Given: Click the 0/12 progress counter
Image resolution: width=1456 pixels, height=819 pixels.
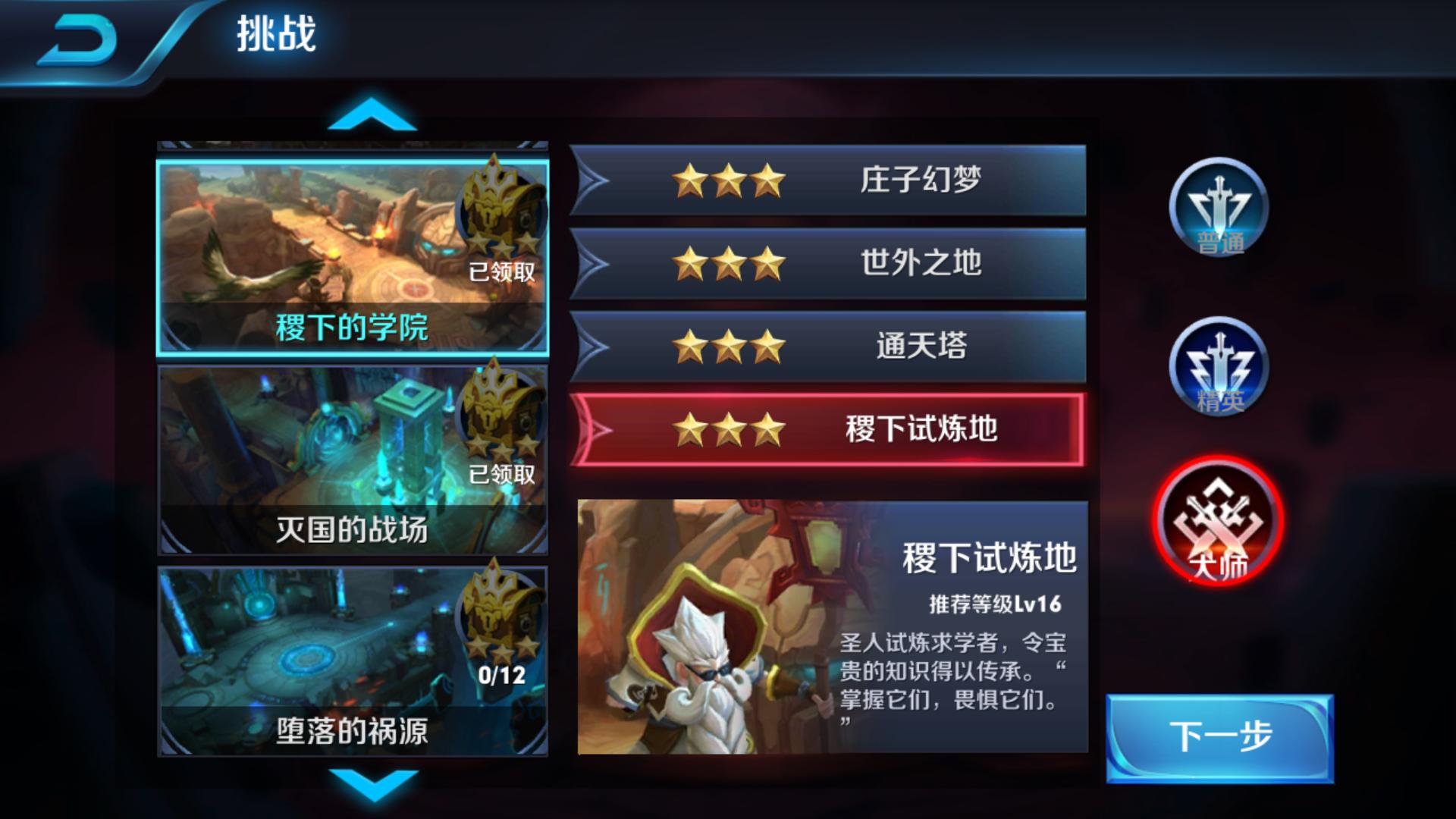Looking at the screenshot, I should tap(502, 674).
